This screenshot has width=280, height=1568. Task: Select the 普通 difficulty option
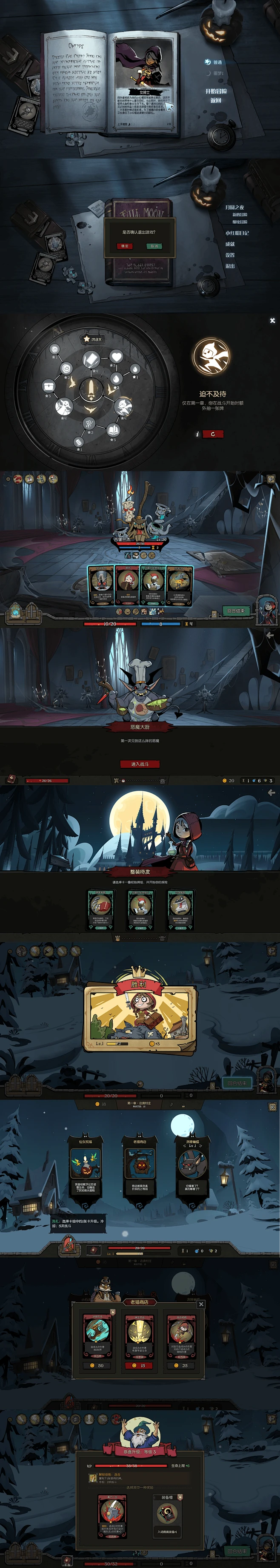point(217,62)
